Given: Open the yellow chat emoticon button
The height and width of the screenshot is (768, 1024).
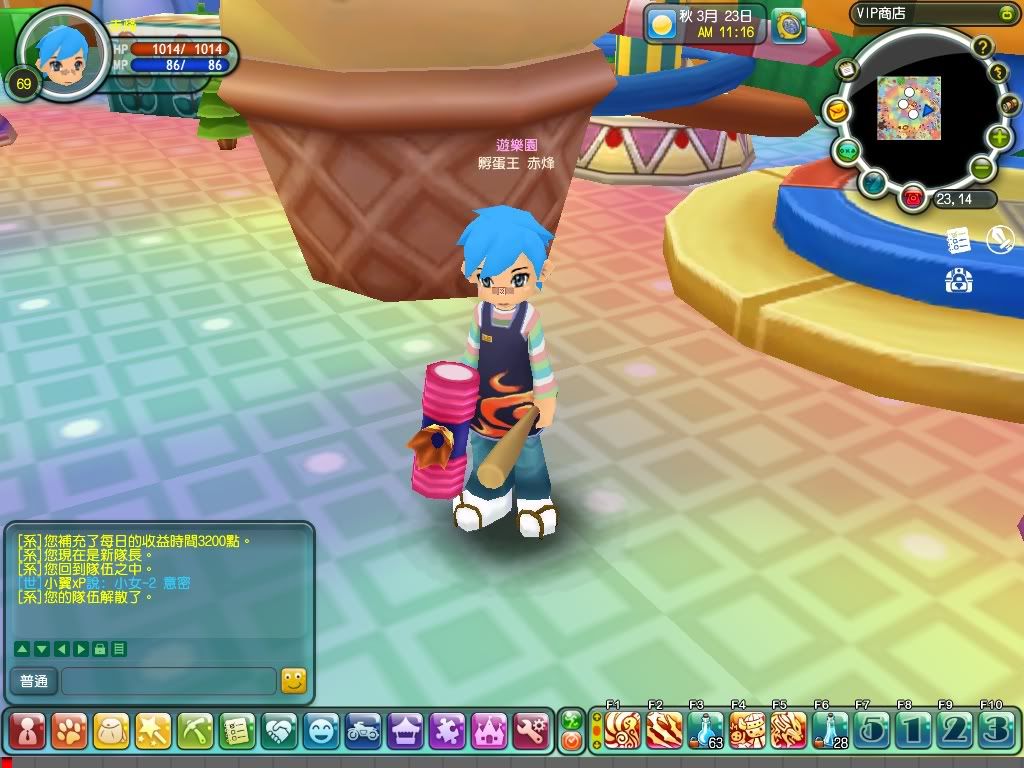Looking at the screenshot, I should [x=293, y=681].
